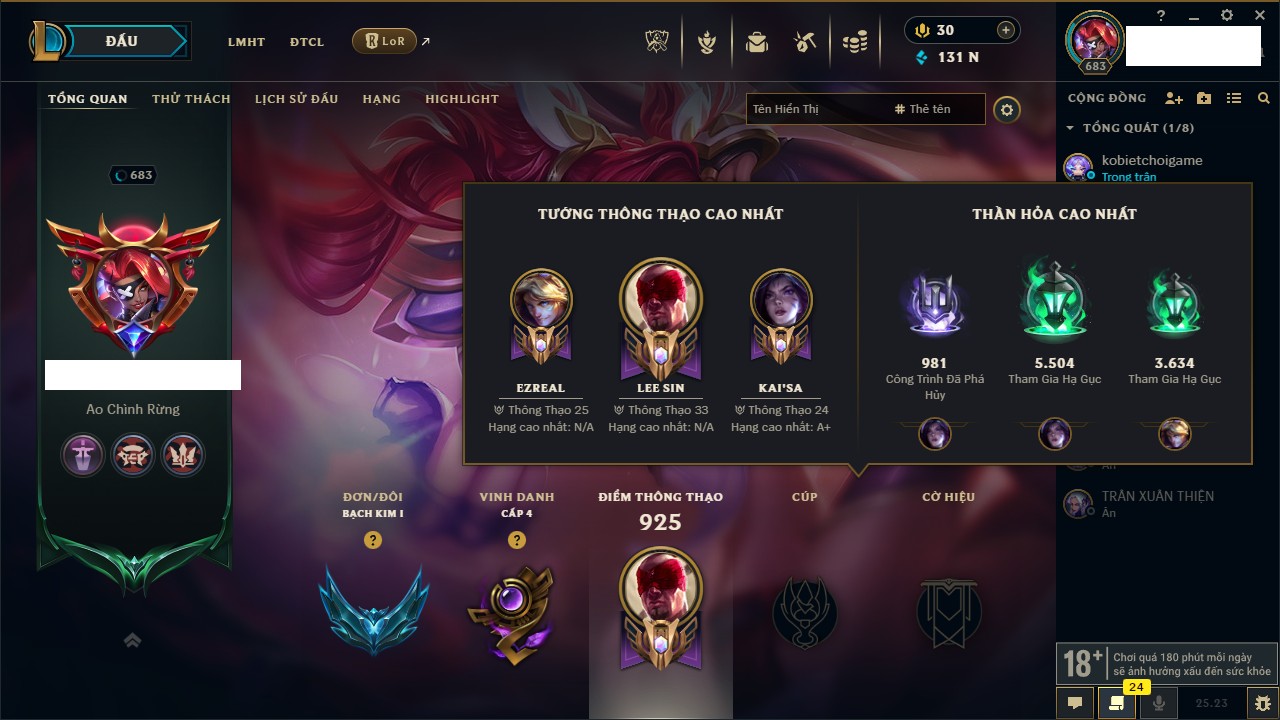Open the Lịch Sử Đấu tab
This screenshot has height=720, width=1280.
coord(296,99)
